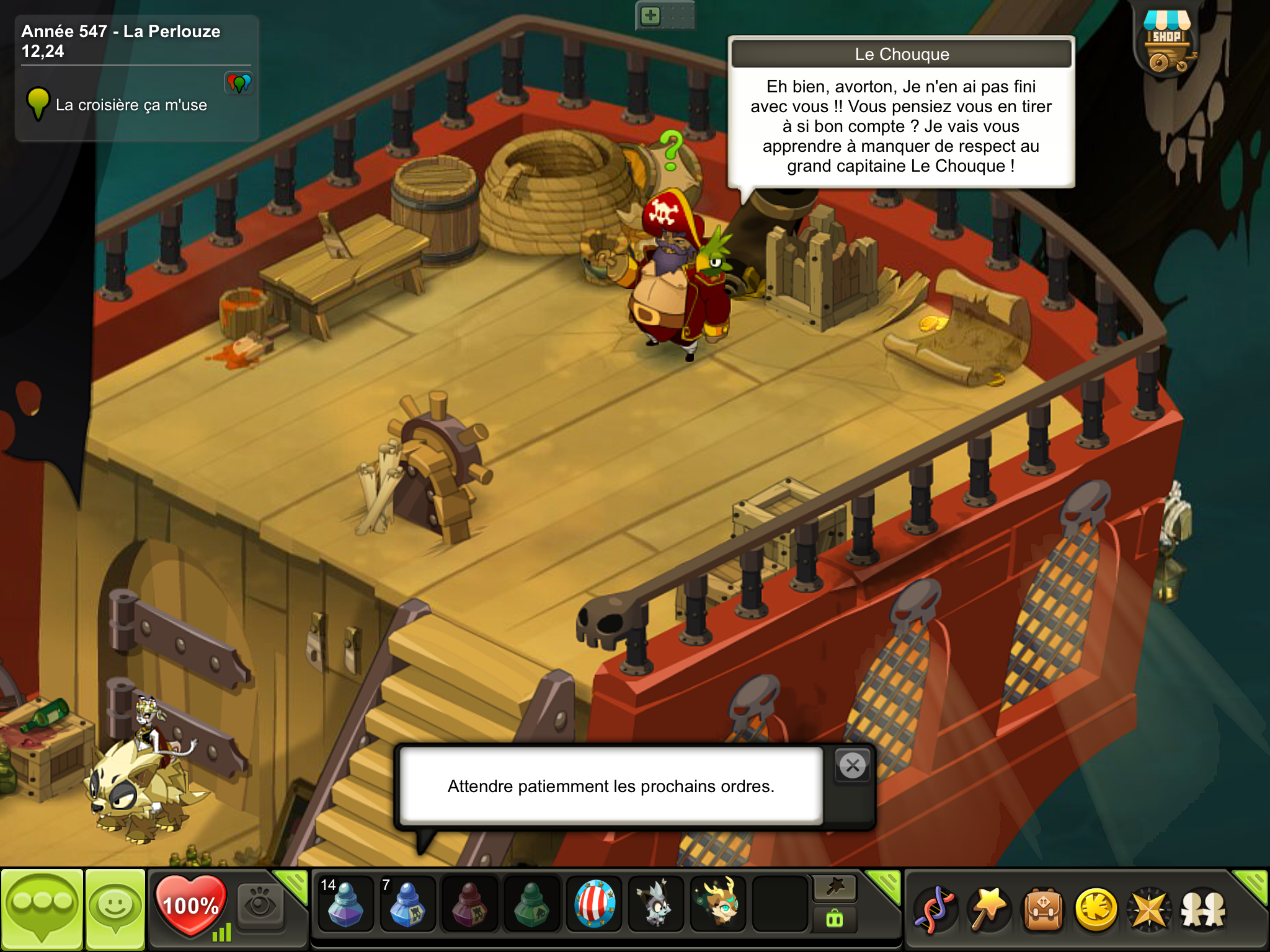Choose the reply "Attendre patiemment les prochains ordres."
This screenshot has width=1270, height=952.
pos(611,786)
